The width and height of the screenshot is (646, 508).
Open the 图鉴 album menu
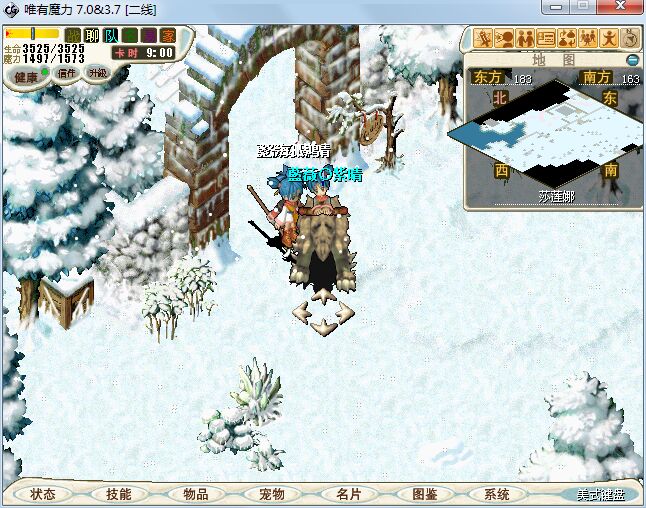(x=424, y=494)
